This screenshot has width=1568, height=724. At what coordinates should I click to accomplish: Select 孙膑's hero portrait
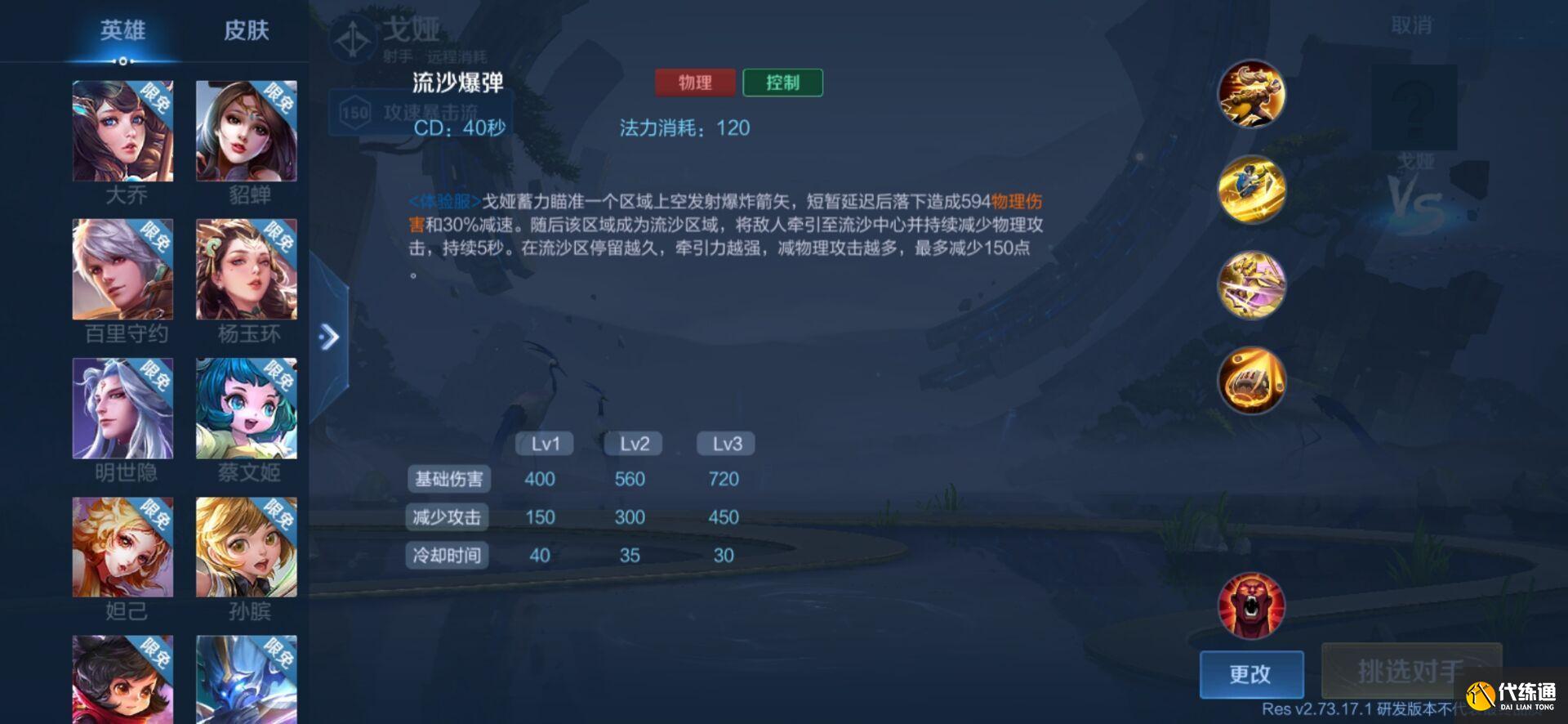pyautogui.click(x=248, y=547)
